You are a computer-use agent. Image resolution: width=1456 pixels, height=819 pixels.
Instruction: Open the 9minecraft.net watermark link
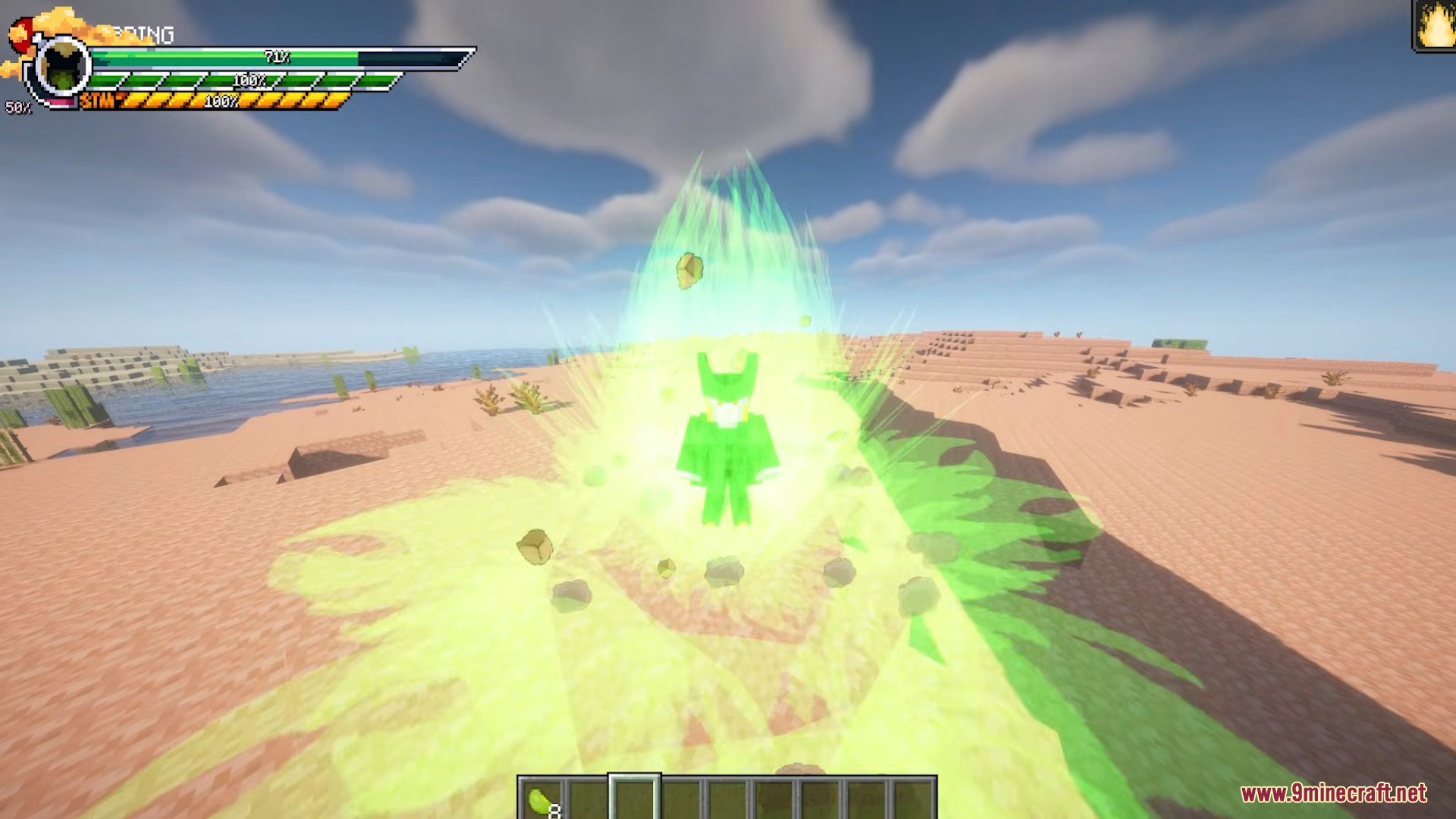pyautogui.click(x=1333, y=794)
